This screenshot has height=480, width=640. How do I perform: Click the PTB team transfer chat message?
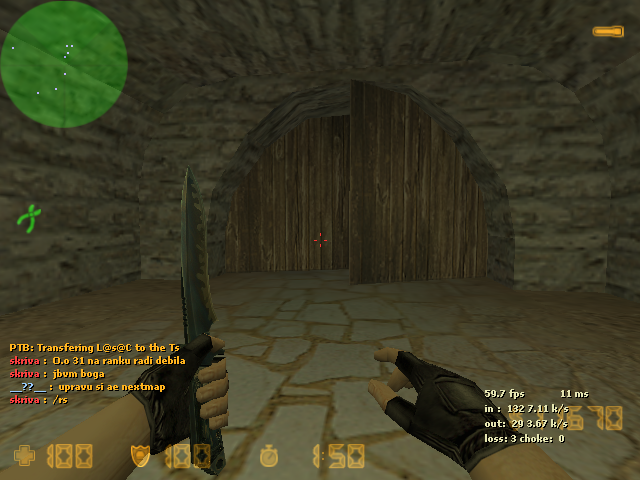[95, 347]
